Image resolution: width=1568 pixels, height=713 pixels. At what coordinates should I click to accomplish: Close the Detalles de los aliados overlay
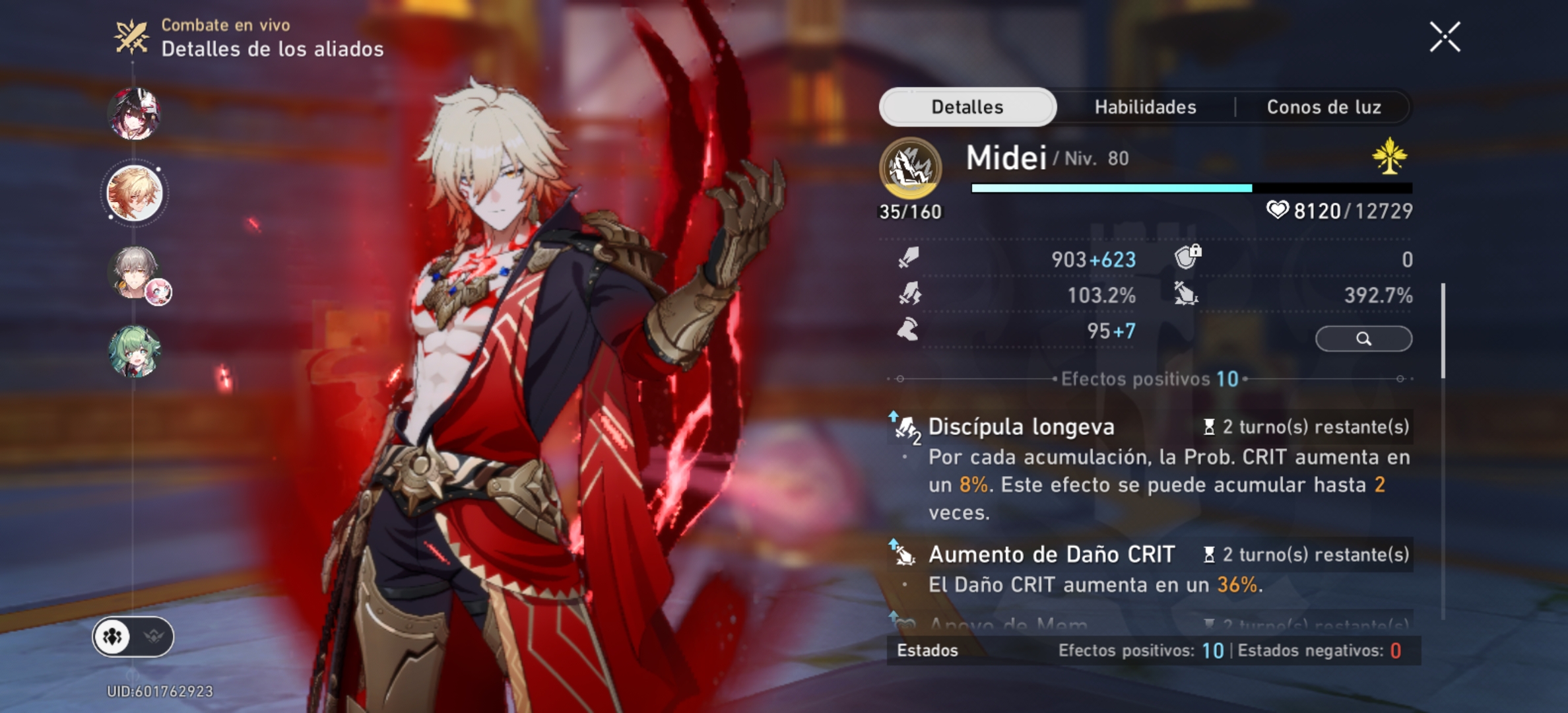click(x=1446, y=36)
